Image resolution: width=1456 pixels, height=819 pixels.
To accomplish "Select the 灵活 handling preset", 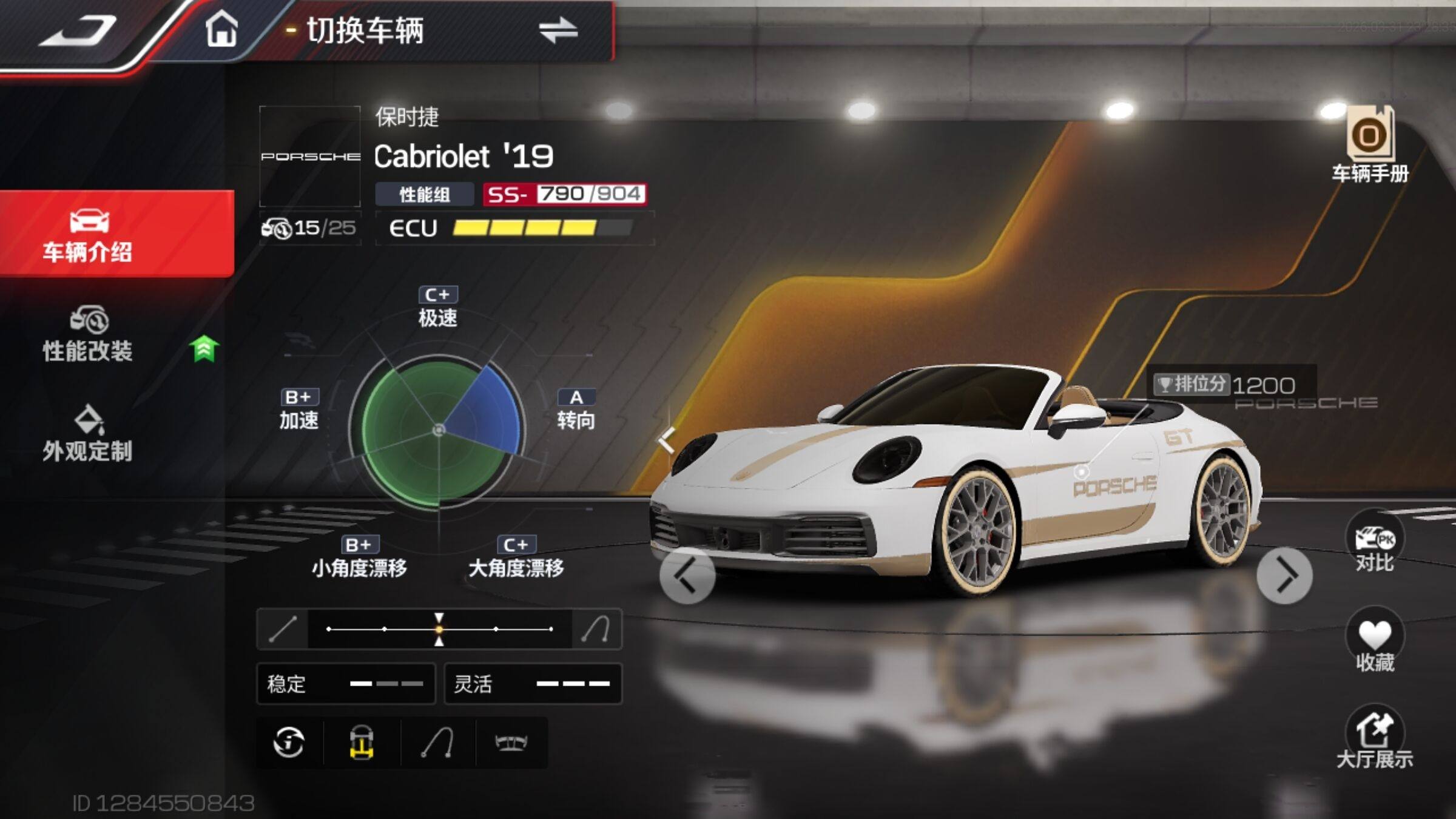I will click(533, 684).
